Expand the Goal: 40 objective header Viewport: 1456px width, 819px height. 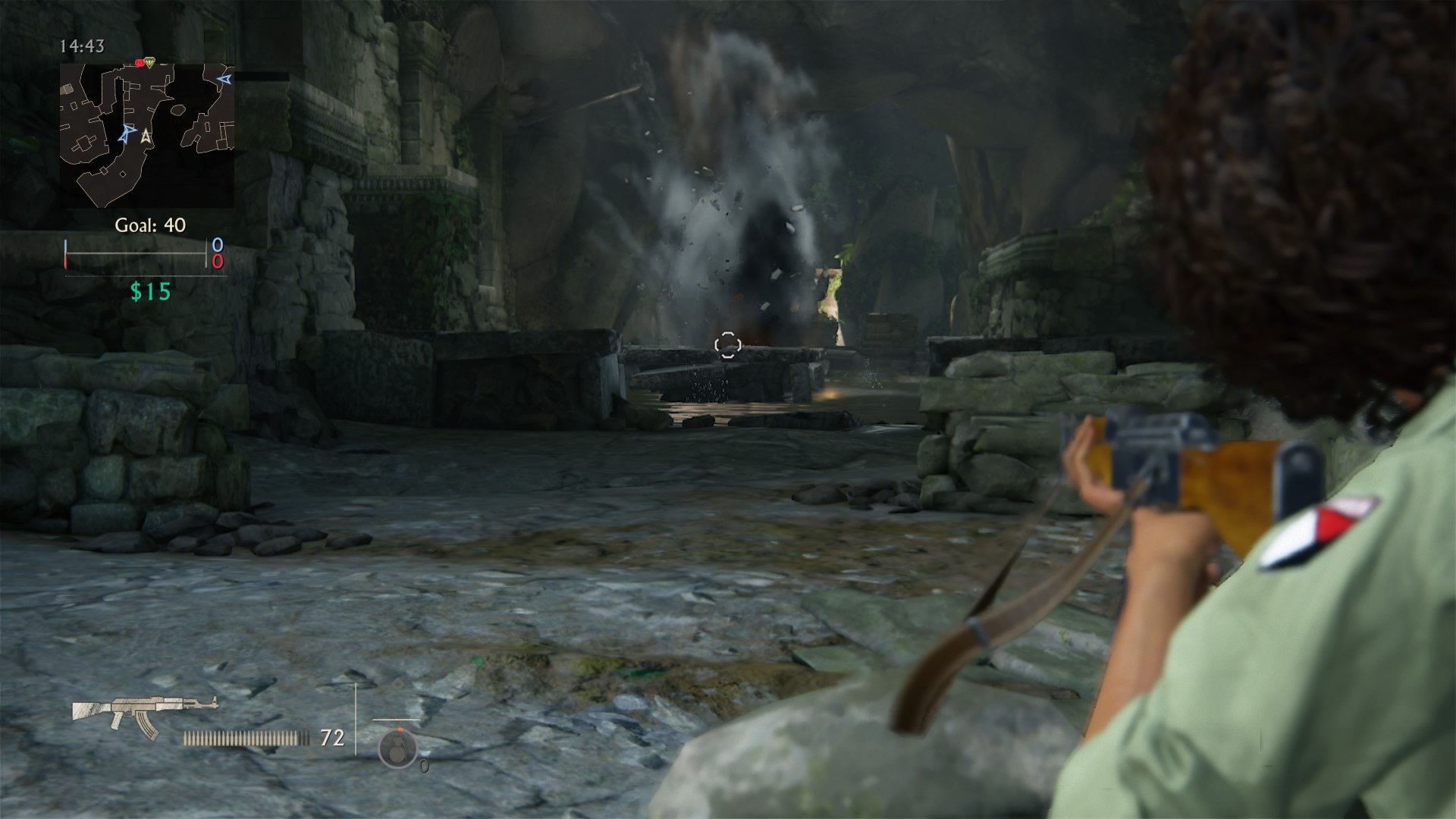point(150,224)
